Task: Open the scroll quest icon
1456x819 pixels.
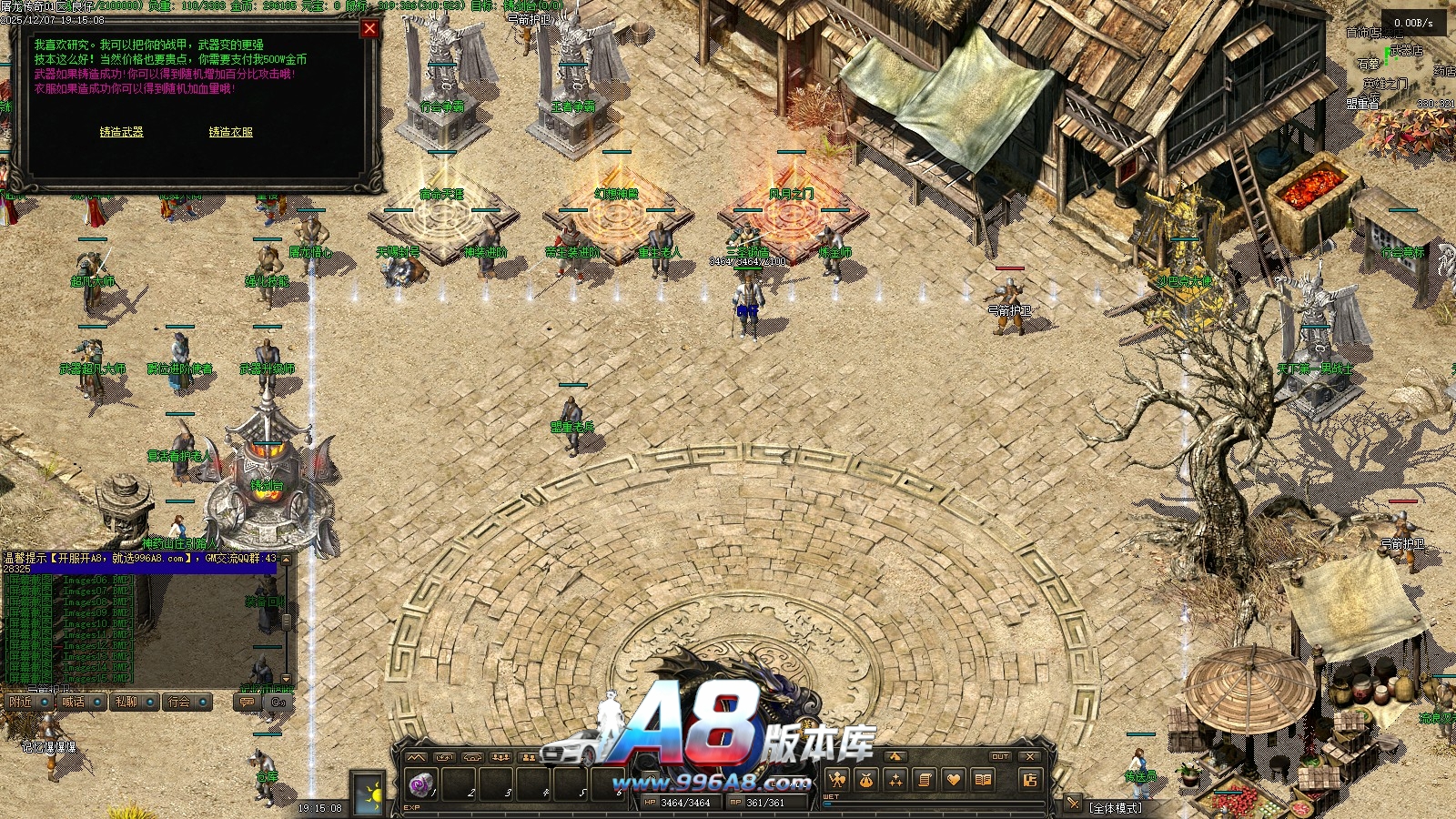Action: click(x=925, y=780)
